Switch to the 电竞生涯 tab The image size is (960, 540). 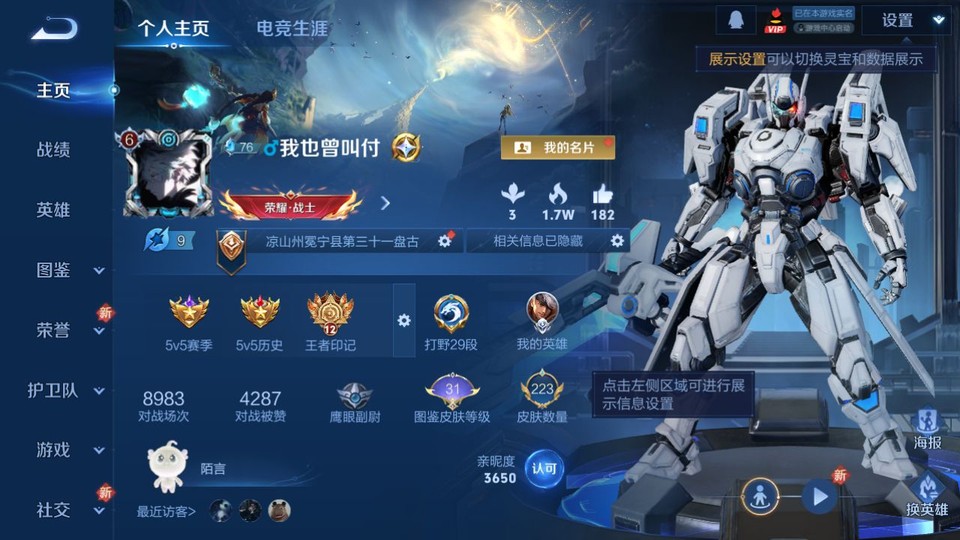pyautogui.click(x=292, y=28)
